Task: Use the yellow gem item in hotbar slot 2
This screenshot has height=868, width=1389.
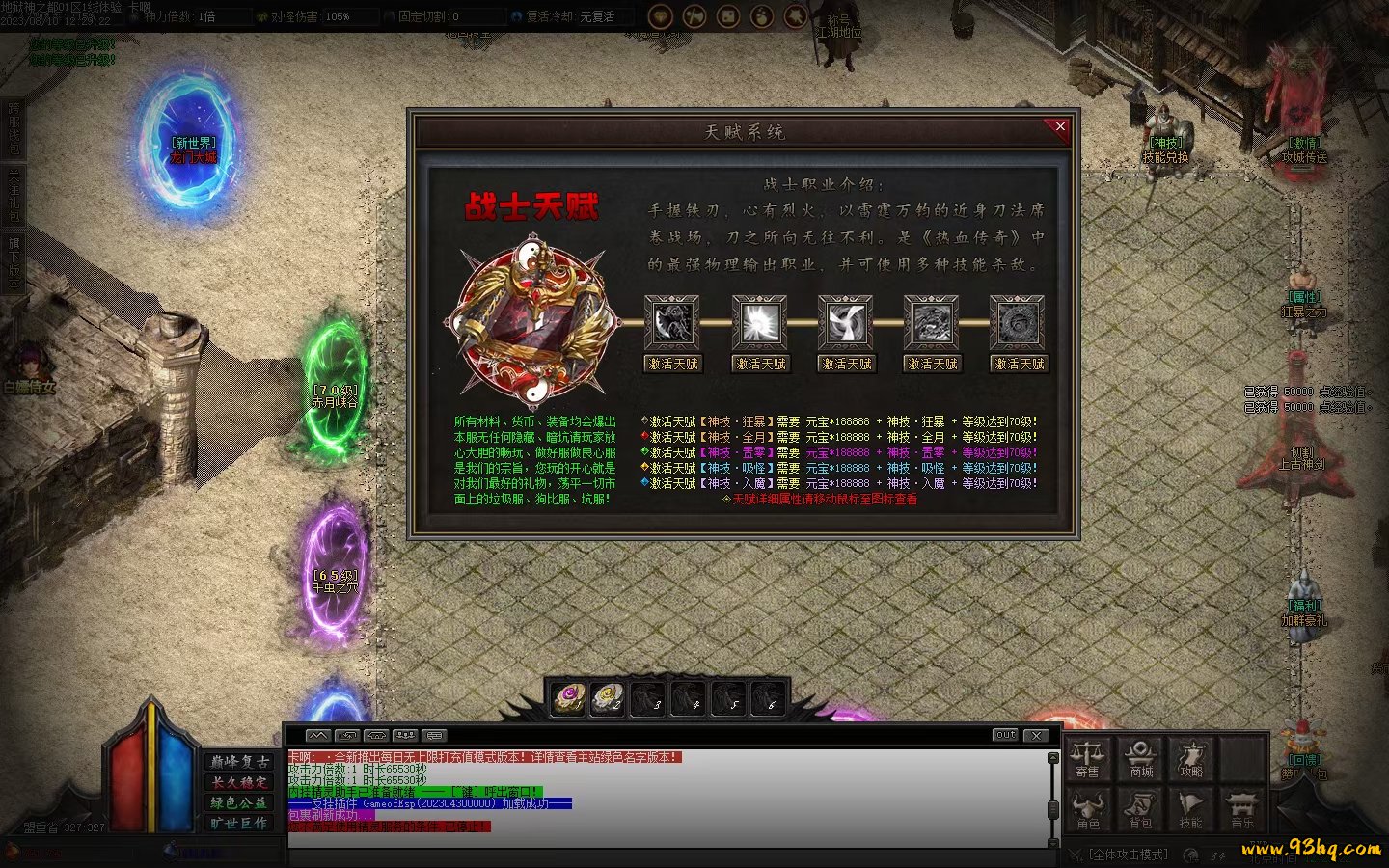Action: (608, 697)
